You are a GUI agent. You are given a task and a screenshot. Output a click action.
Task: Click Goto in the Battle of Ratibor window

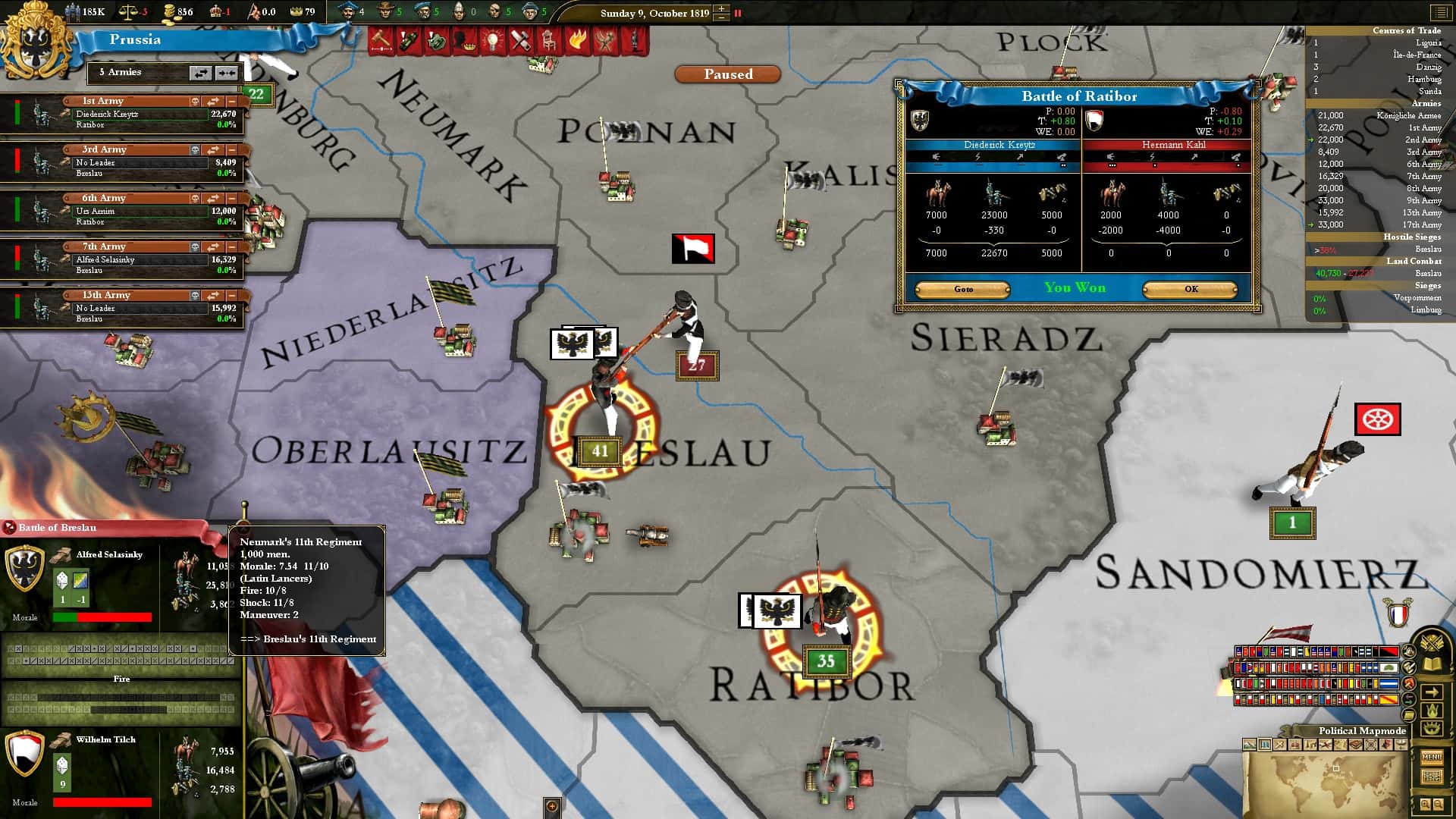(962, 289)
